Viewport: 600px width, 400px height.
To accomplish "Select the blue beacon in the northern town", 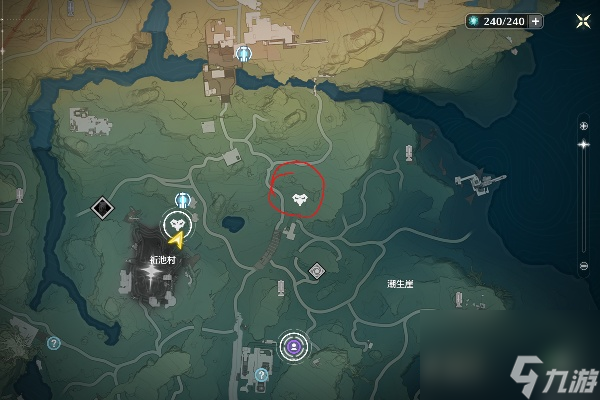I will 244,53.
